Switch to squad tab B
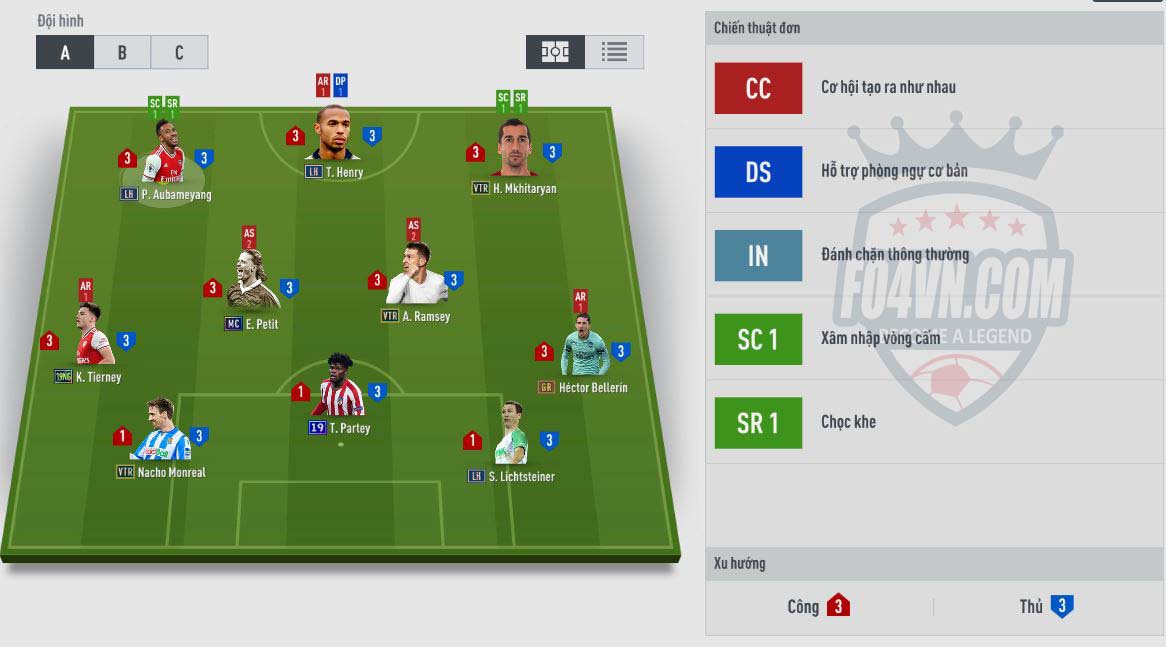 [x=122, y=53]
